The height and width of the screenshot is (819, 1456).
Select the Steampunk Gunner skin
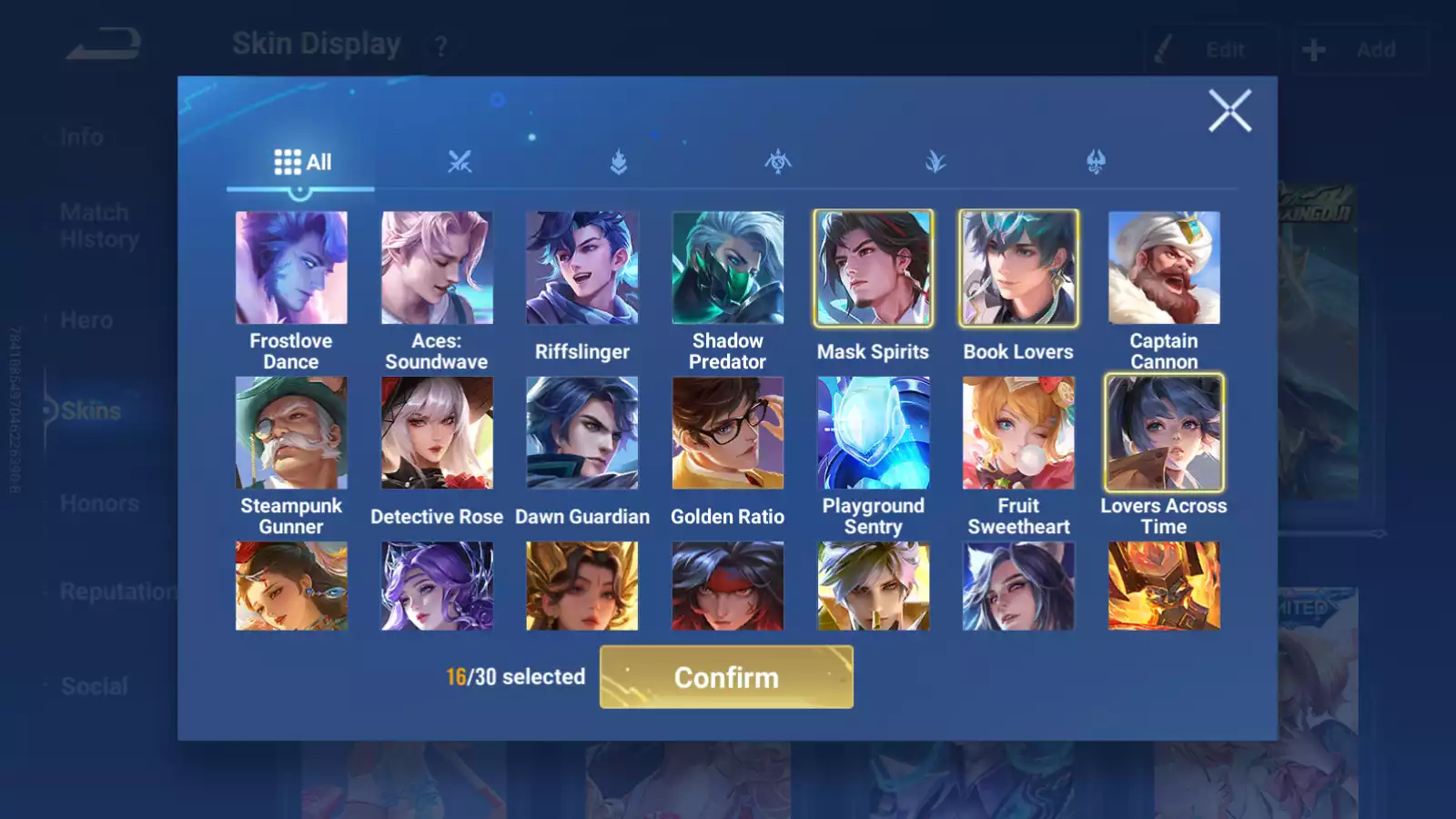[x=291, y=432]
